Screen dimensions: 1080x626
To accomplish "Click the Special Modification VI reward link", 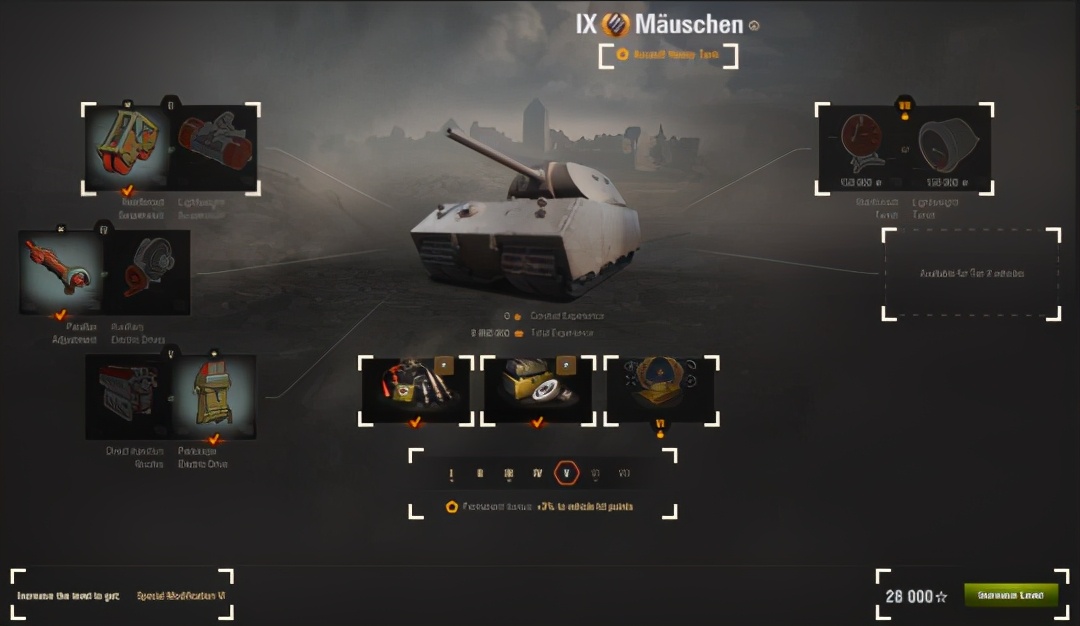I will point(181,595).
